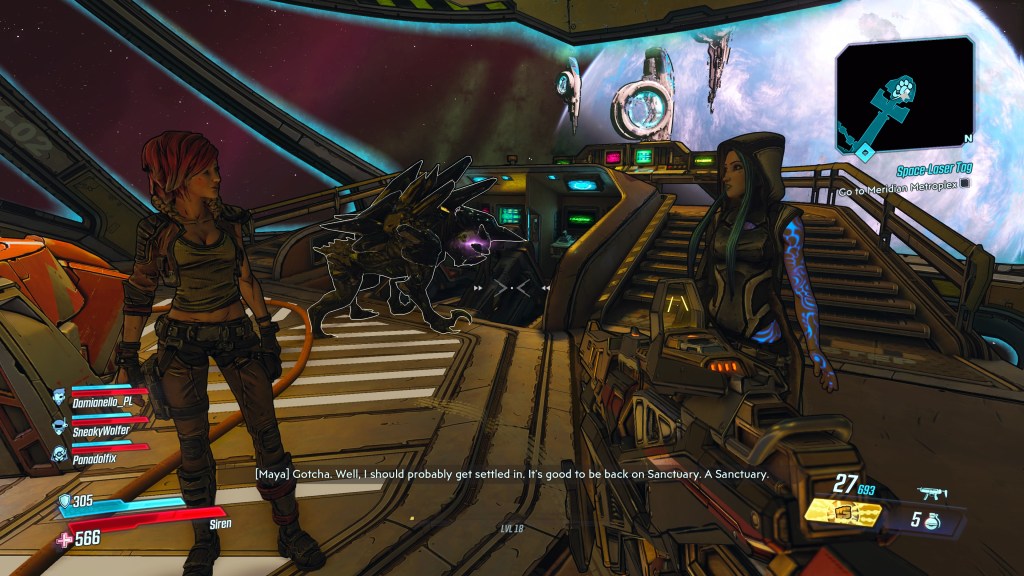Select party member SneakyWolfer
This screenshot has height=576, width=1024.
tap(101, 430)
